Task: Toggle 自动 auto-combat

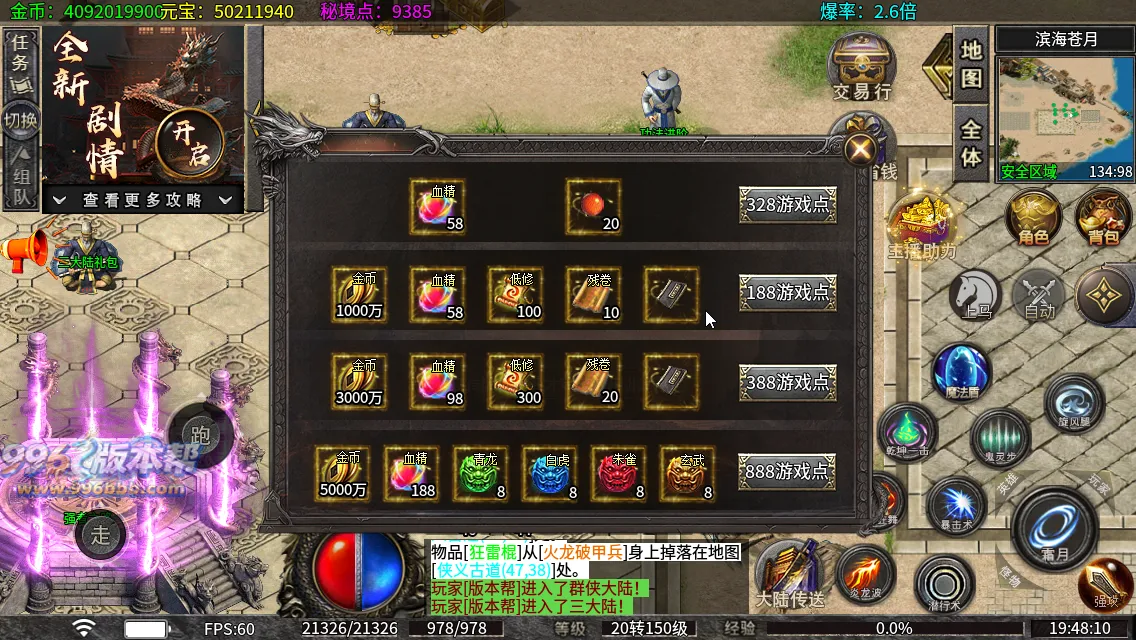Action: coord(1040,296)
